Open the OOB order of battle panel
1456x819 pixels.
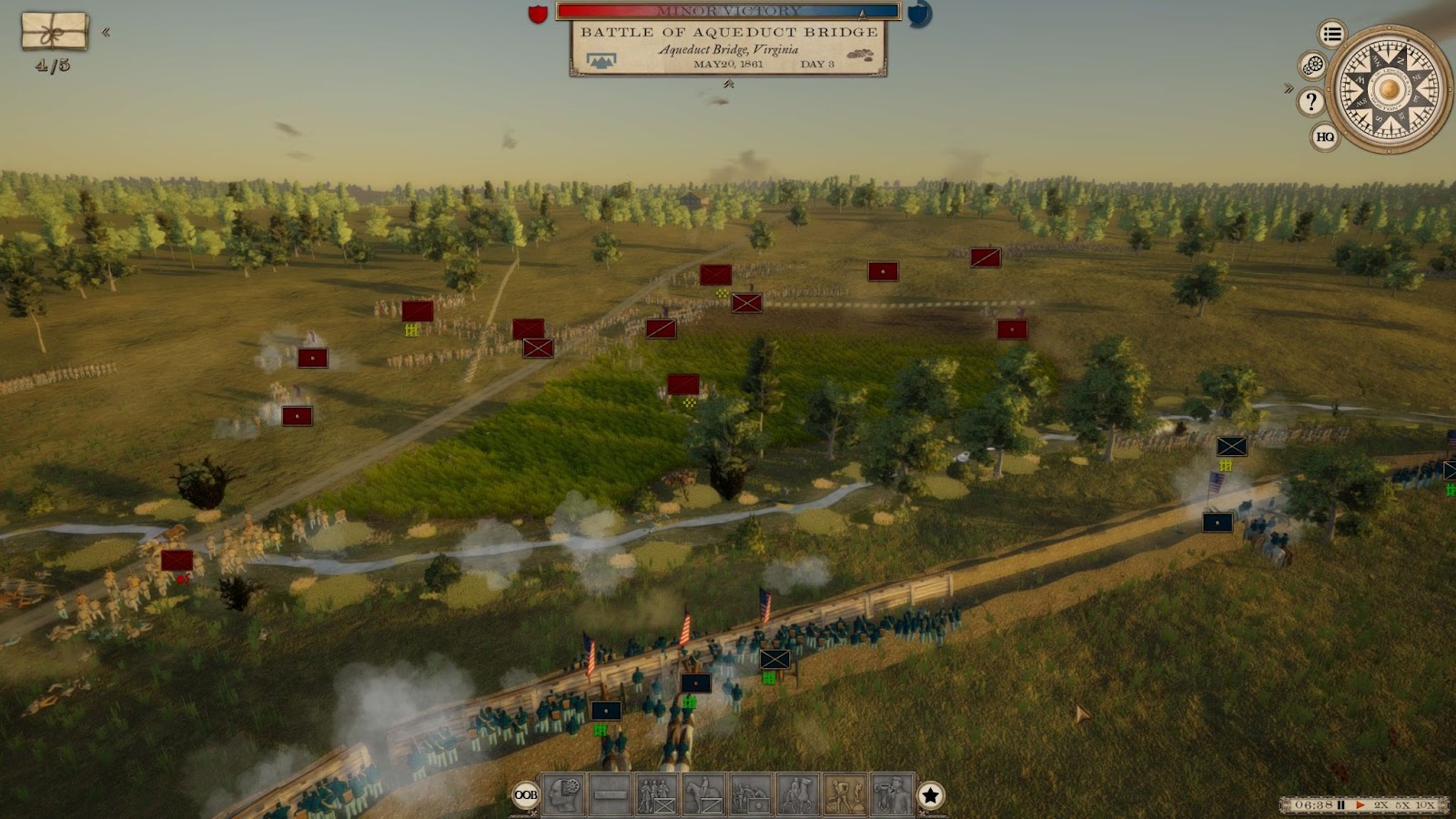coord(526,795)
